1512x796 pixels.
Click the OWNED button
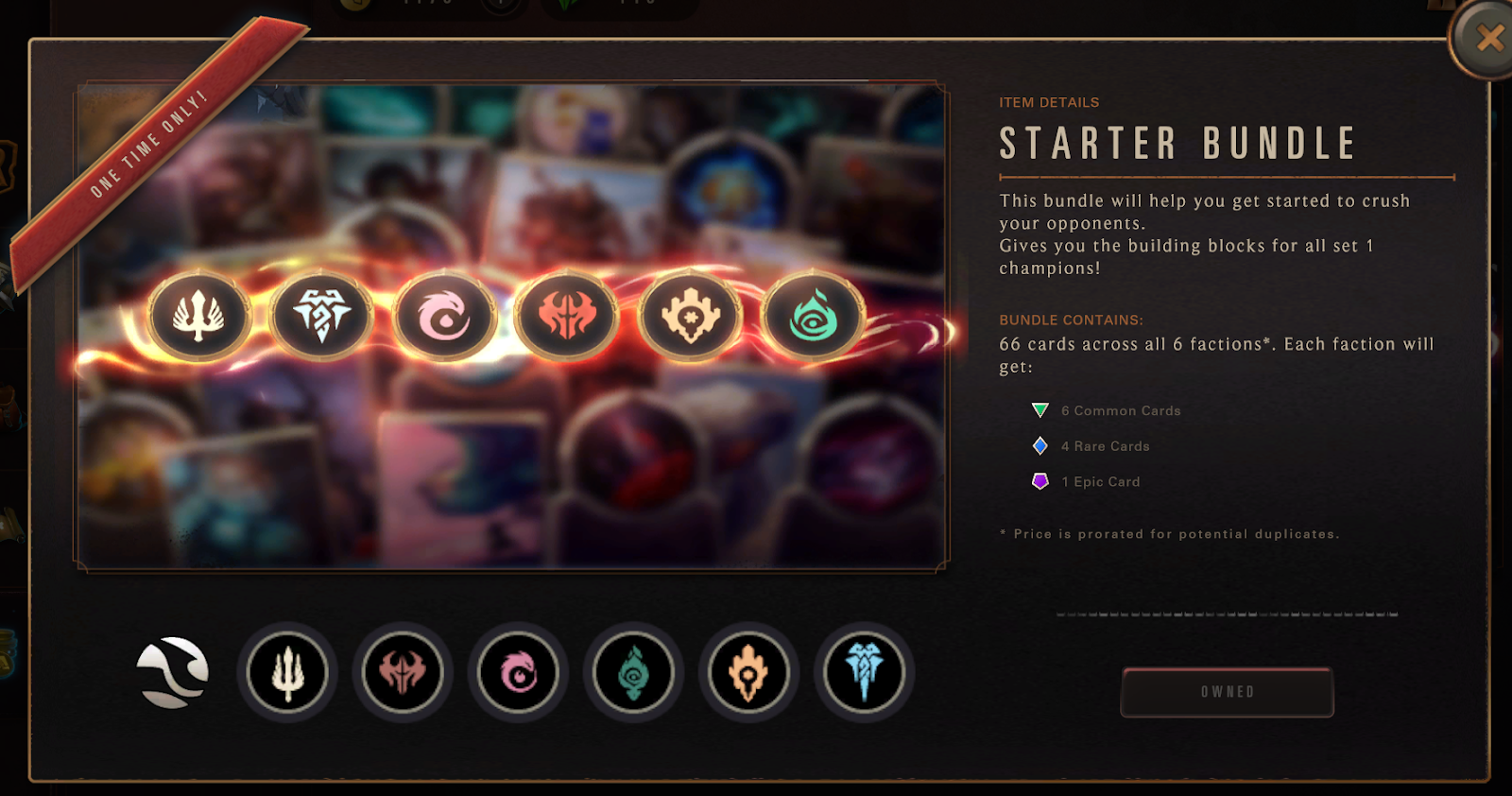point(1227,692)
